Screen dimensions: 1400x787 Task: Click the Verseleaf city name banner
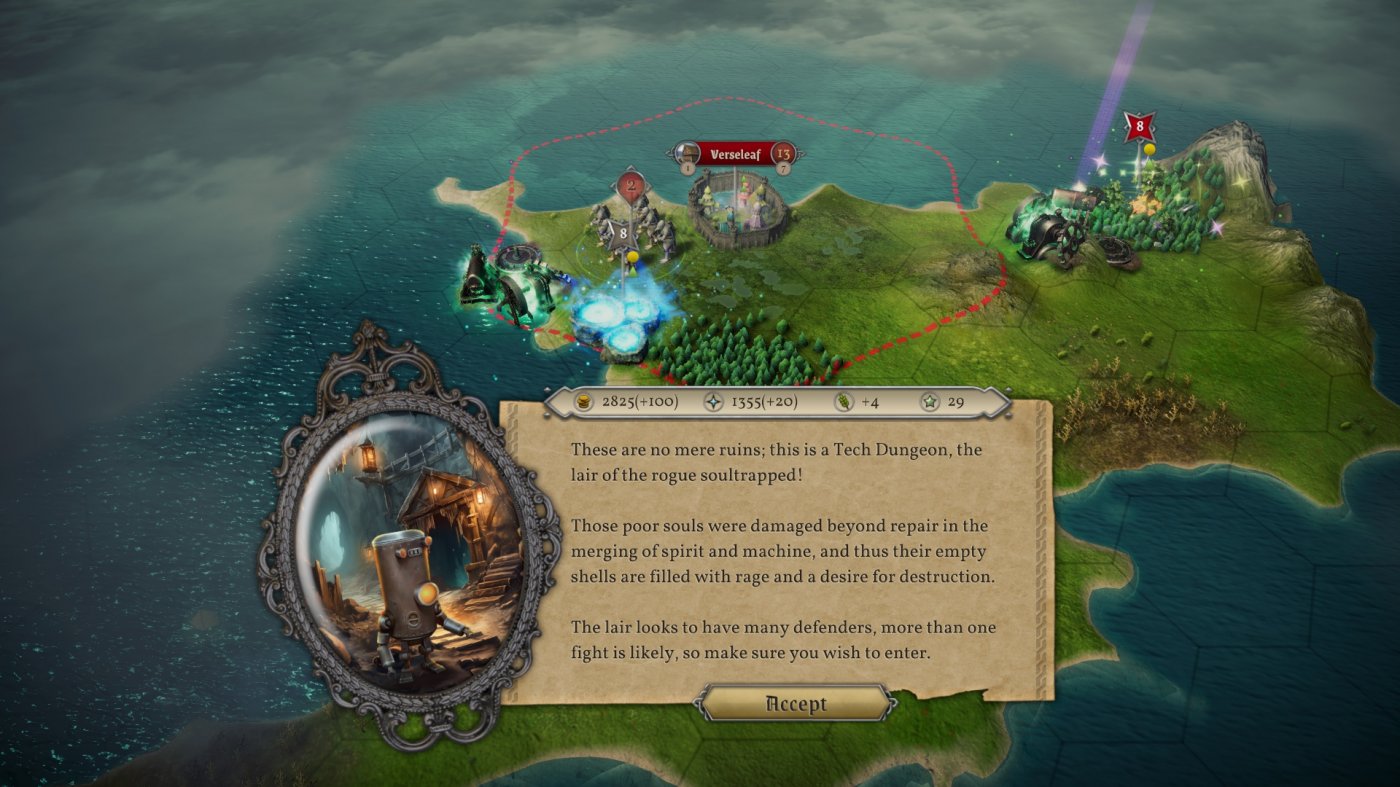(735, 153)
